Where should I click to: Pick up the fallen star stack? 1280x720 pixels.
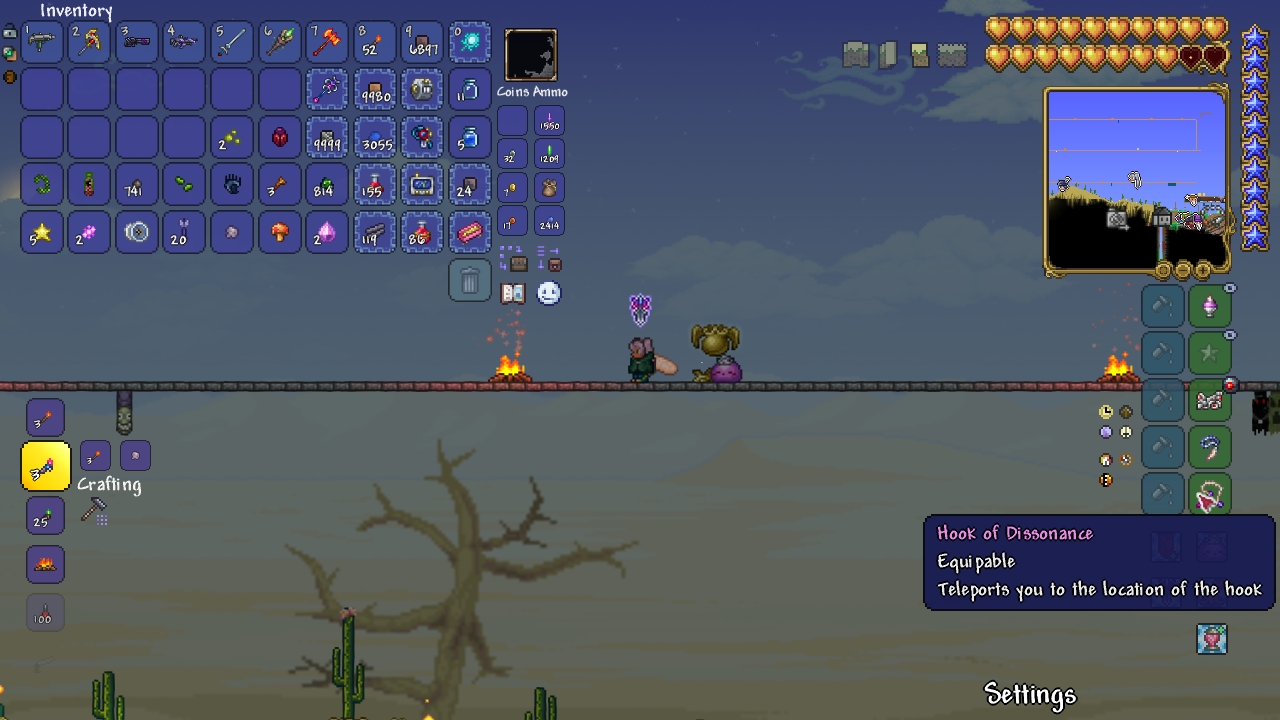pos(41,232)
